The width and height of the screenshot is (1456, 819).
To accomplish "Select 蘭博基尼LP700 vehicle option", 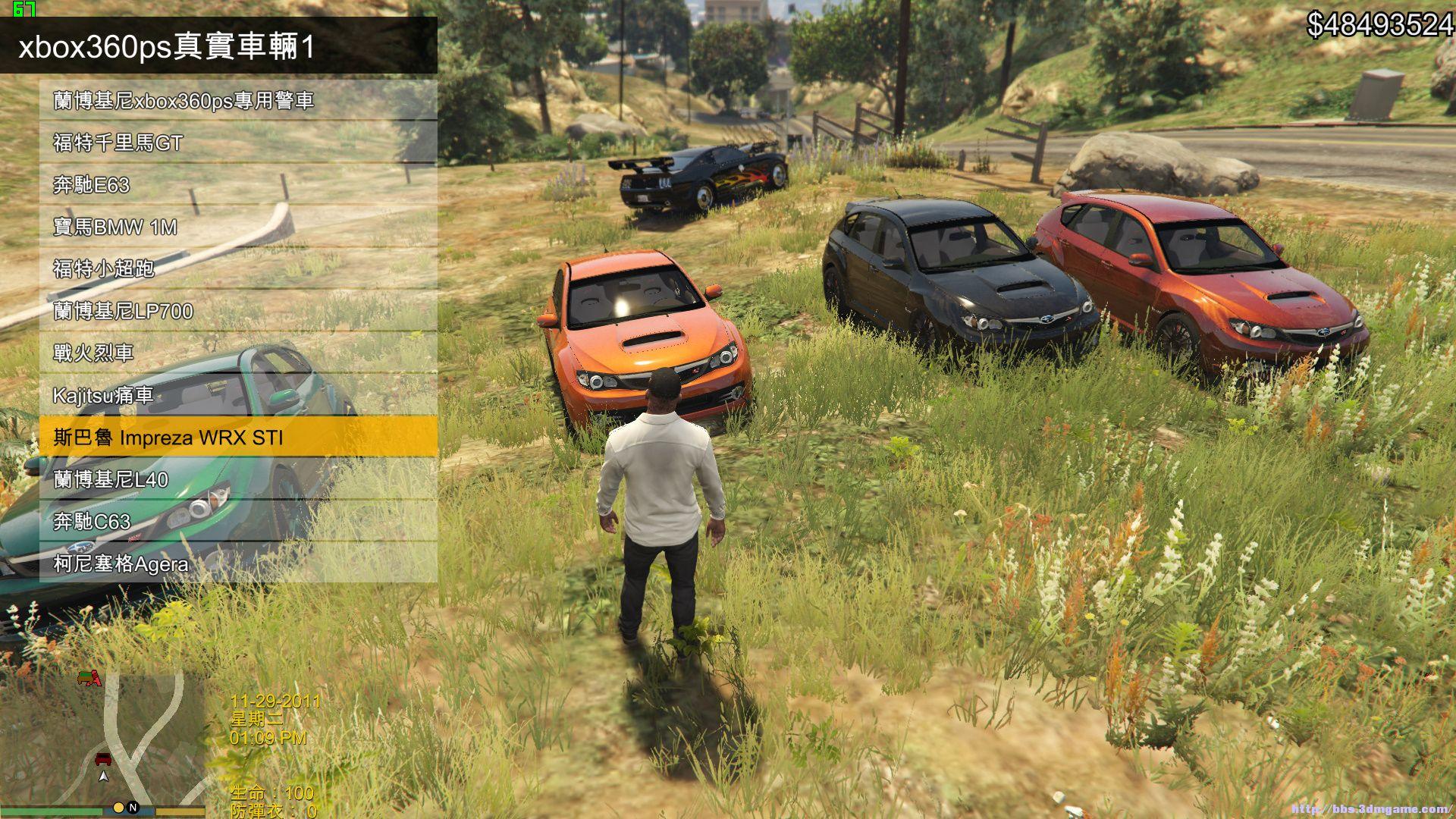I will 238,311.
